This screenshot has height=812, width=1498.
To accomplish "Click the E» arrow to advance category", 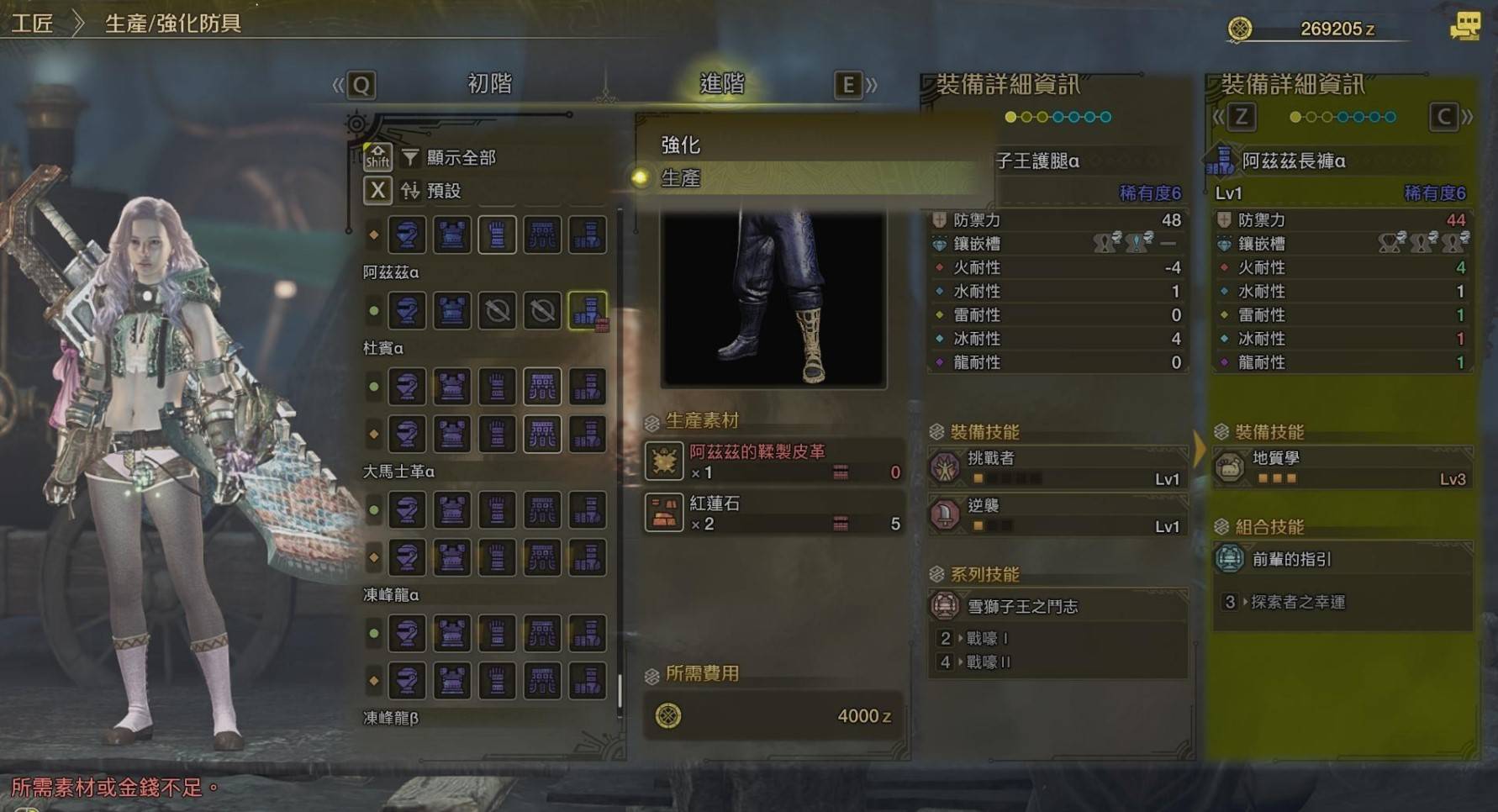I will (849, 84).
